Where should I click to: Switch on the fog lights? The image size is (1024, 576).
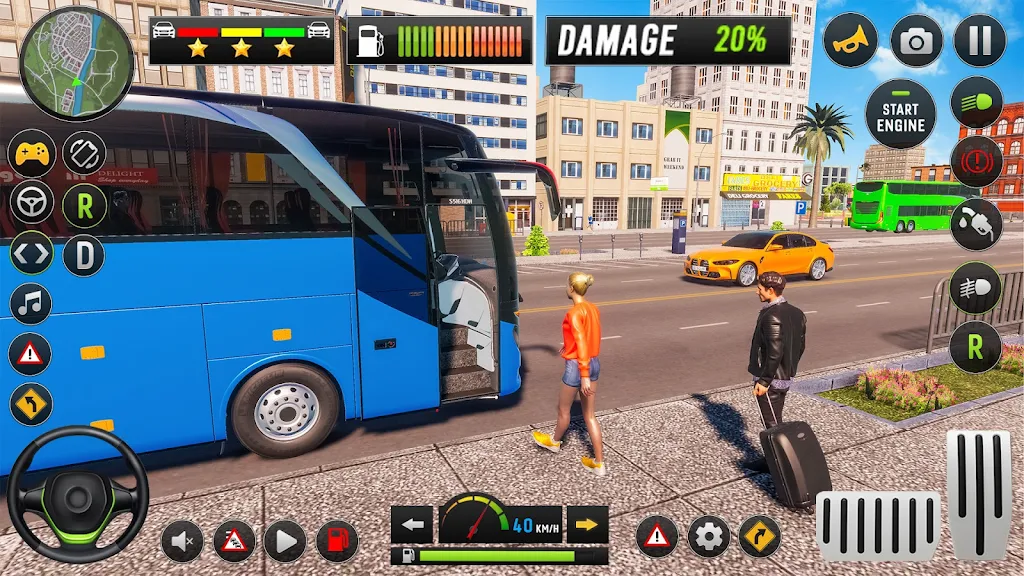pyautogui.click(x=976, y=288)
